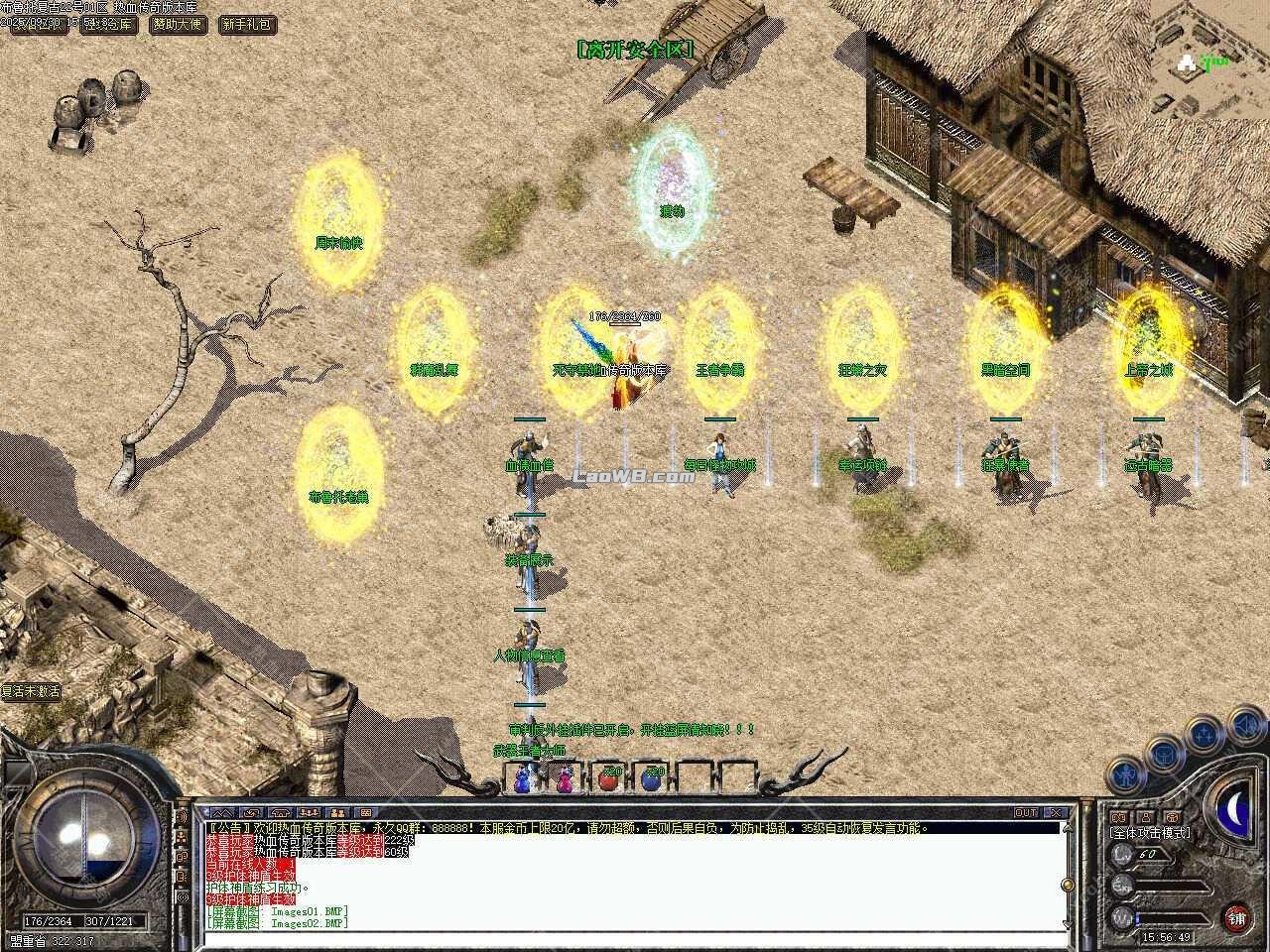1270x952 pixels.
Task: Open the skills round button with stars
Action: (x=1203, y=735)
